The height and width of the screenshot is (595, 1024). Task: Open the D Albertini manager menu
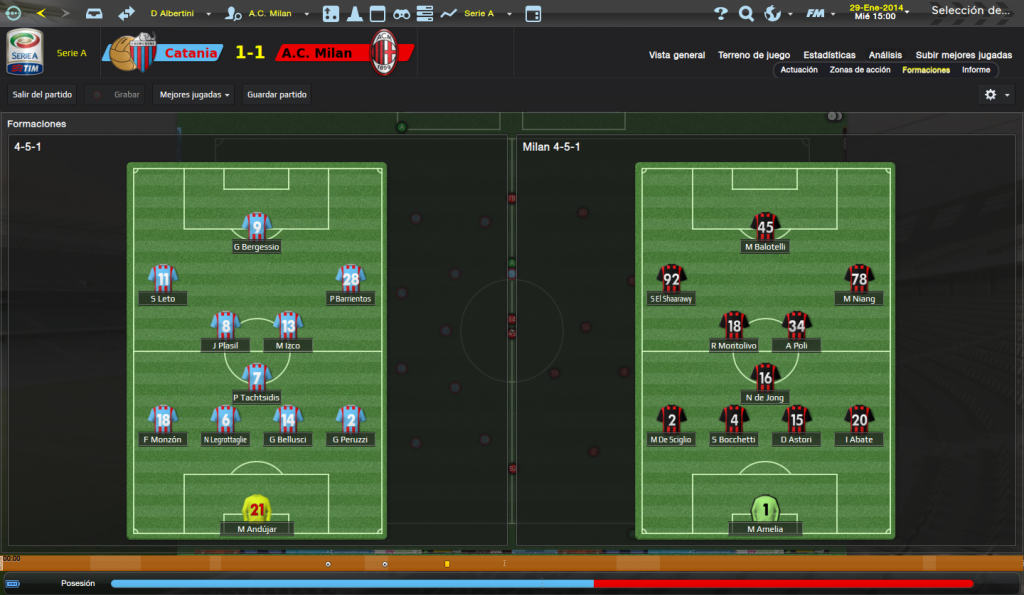click(180, 14)
